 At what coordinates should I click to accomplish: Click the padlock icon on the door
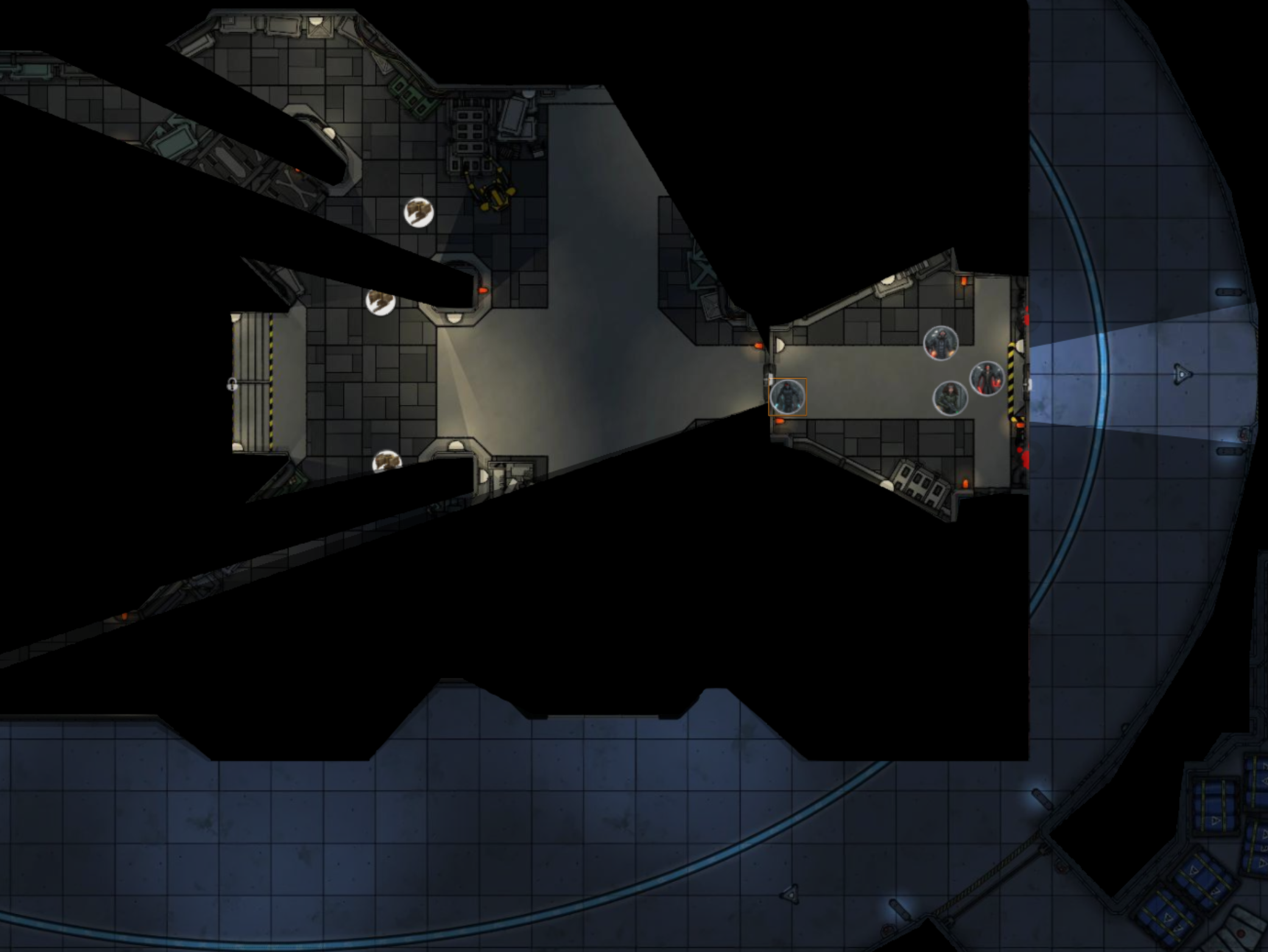pyautogui.click(x=232, y=384)
